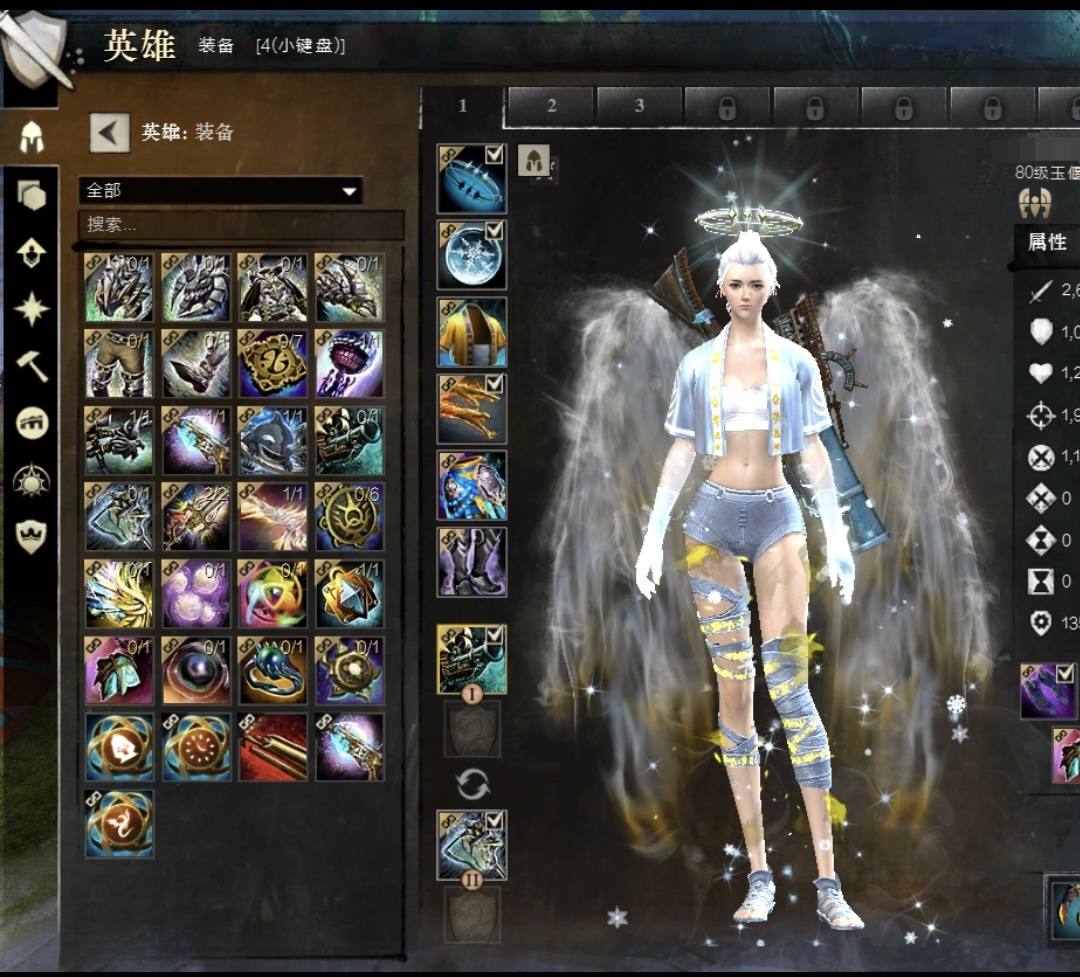Switch to equipment tab 3

(639, 106)
